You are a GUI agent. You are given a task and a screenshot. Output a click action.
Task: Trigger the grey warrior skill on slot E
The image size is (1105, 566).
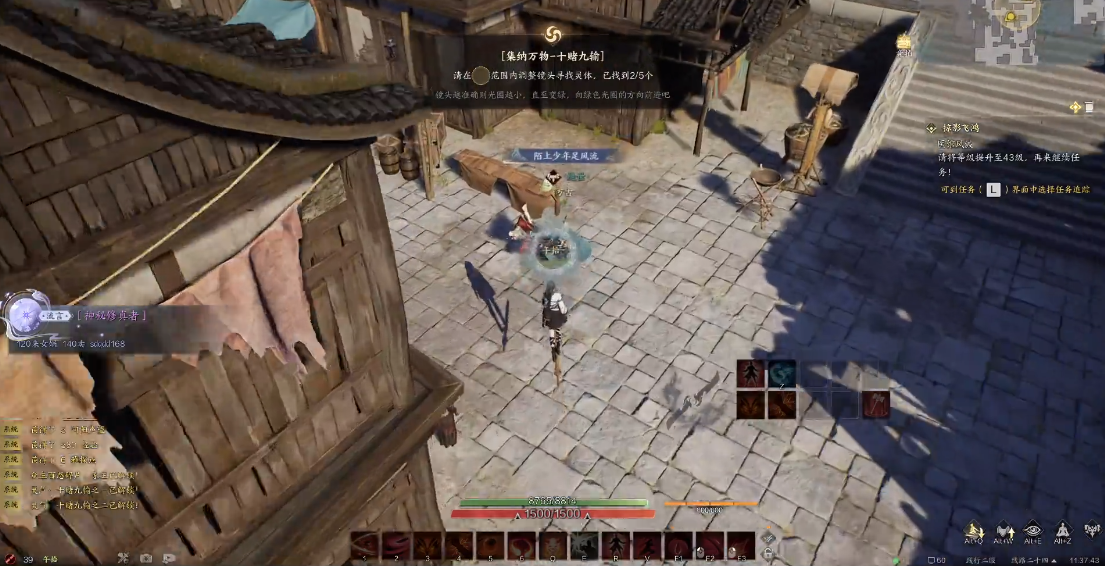[x=584, y=546]
